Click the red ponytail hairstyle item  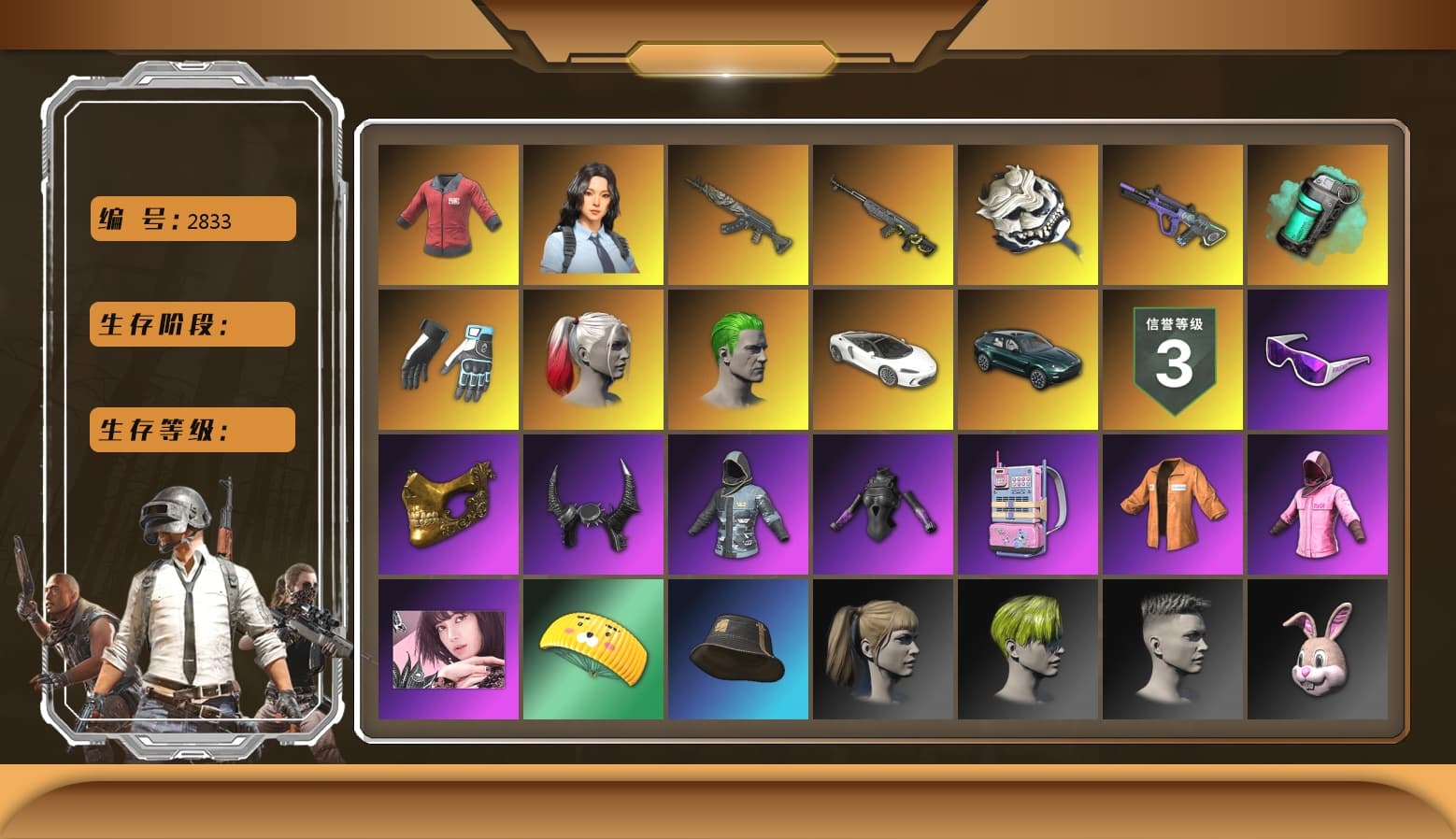click(592, 359)
